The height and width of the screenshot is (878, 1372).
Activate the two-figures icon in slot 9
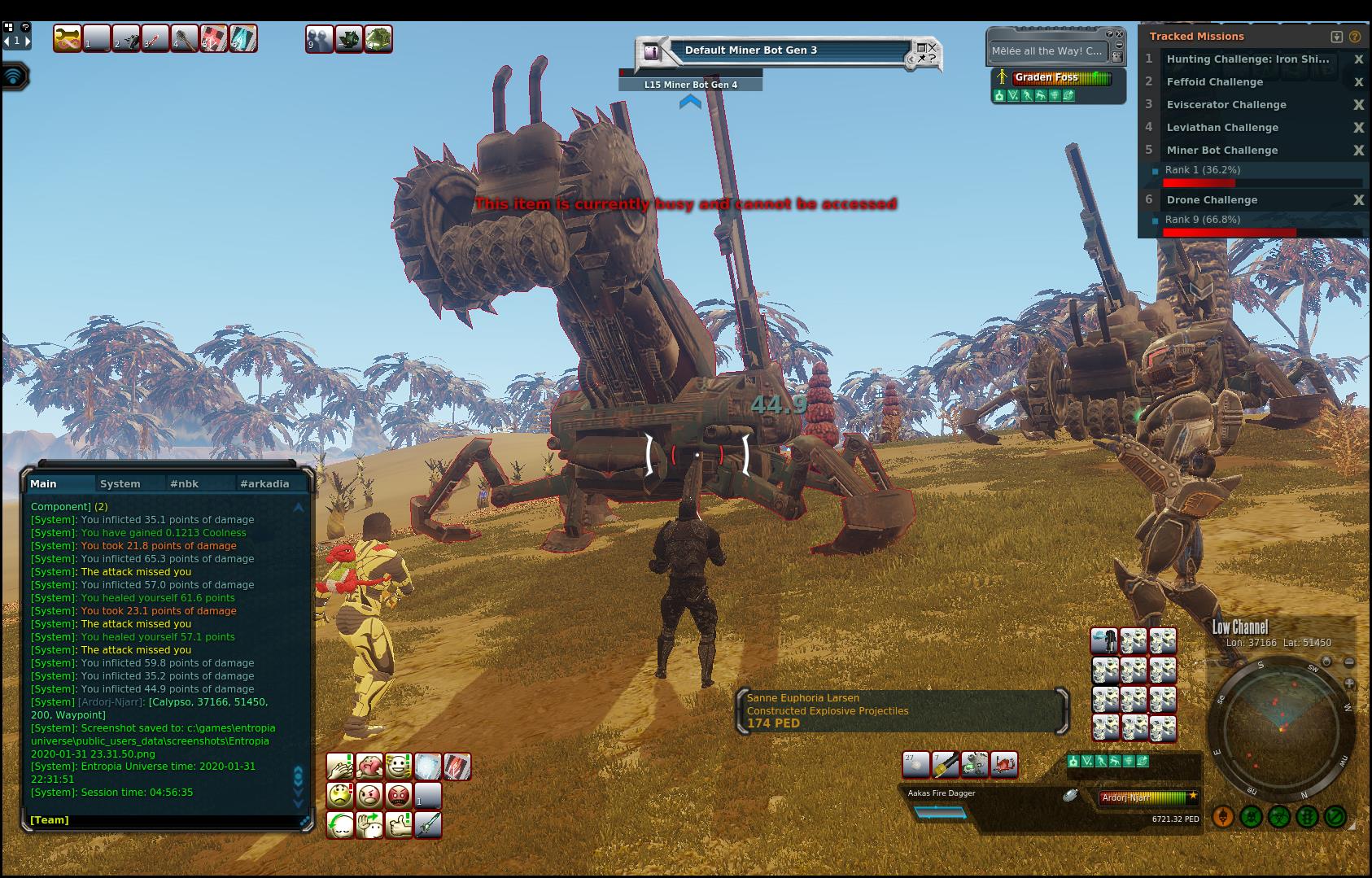click(x=319, y=38)
